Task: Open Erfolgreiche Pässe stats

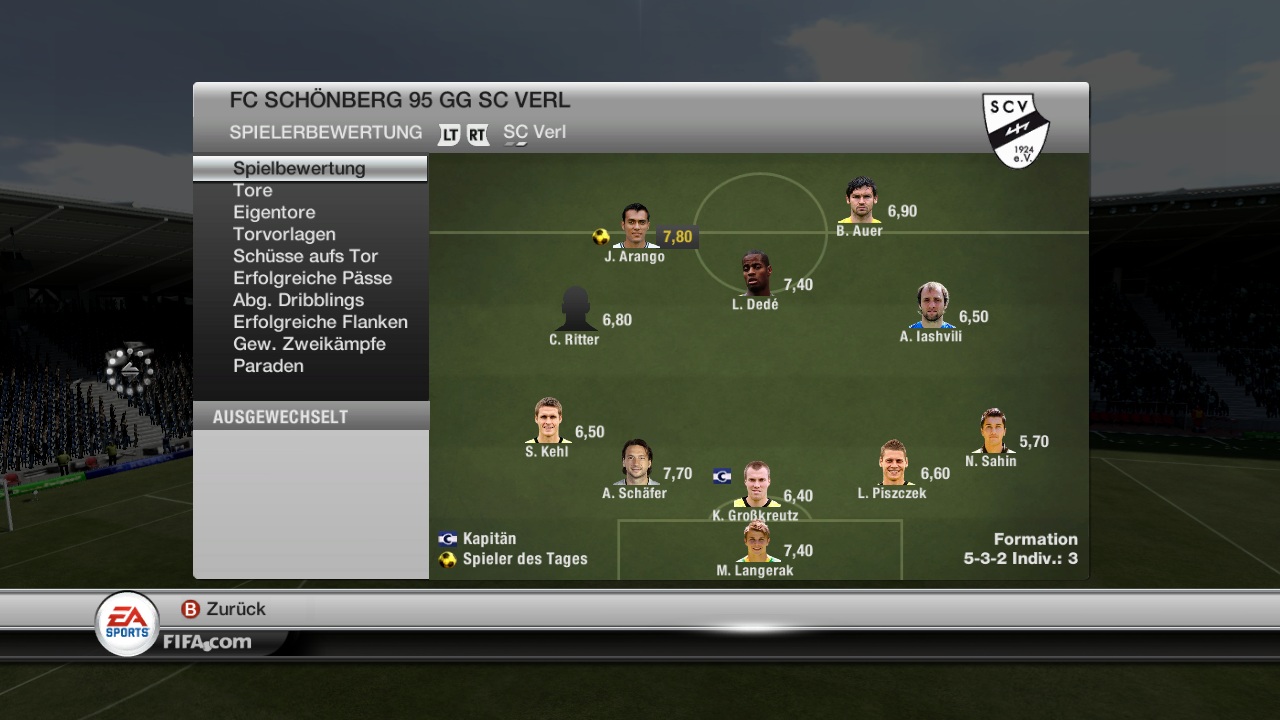Action: [312, 278]
